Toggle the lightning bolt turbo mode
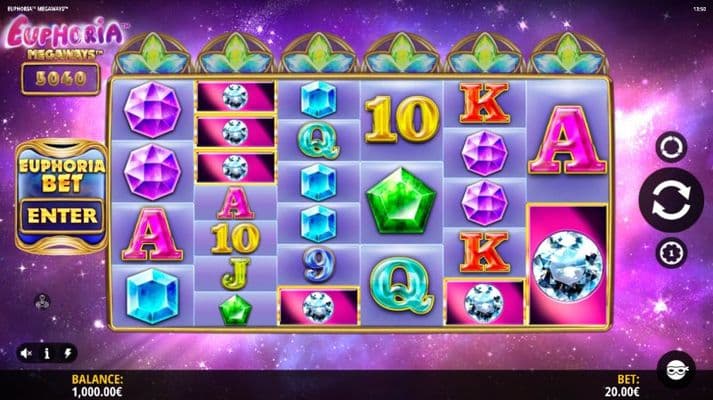Viewport: 713px width, 400px height. click(x=67, y=353)
